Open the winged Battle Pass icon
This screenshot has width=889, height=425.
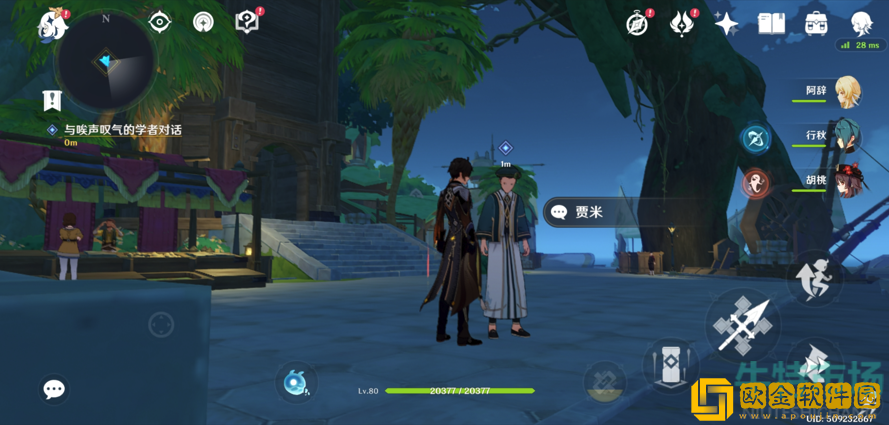(681, 23)
